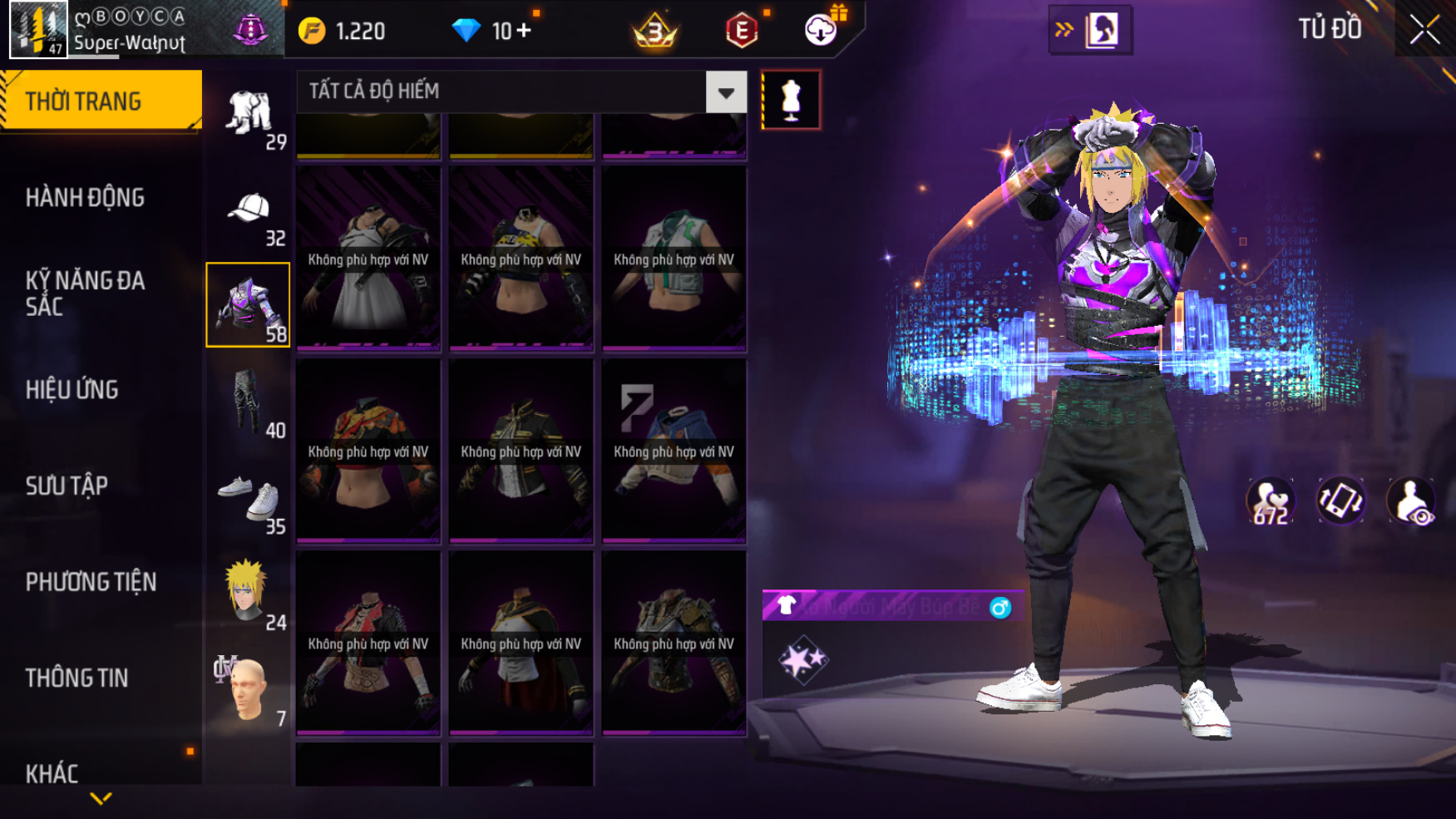Open the Thời Trang tab
Viewport: 1456px width, 819px height.
click(101, 101)
